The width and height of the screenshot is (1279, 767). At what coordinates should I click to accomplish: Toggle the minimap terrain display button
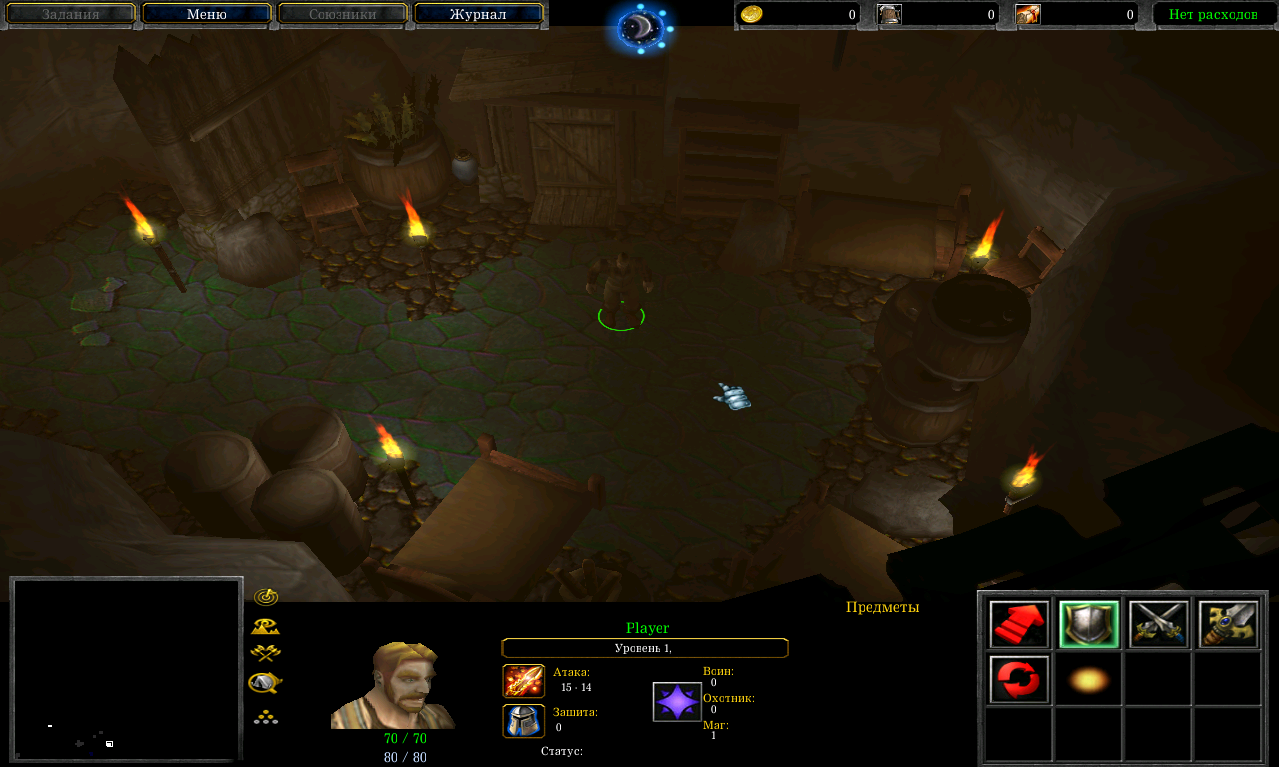265,626
